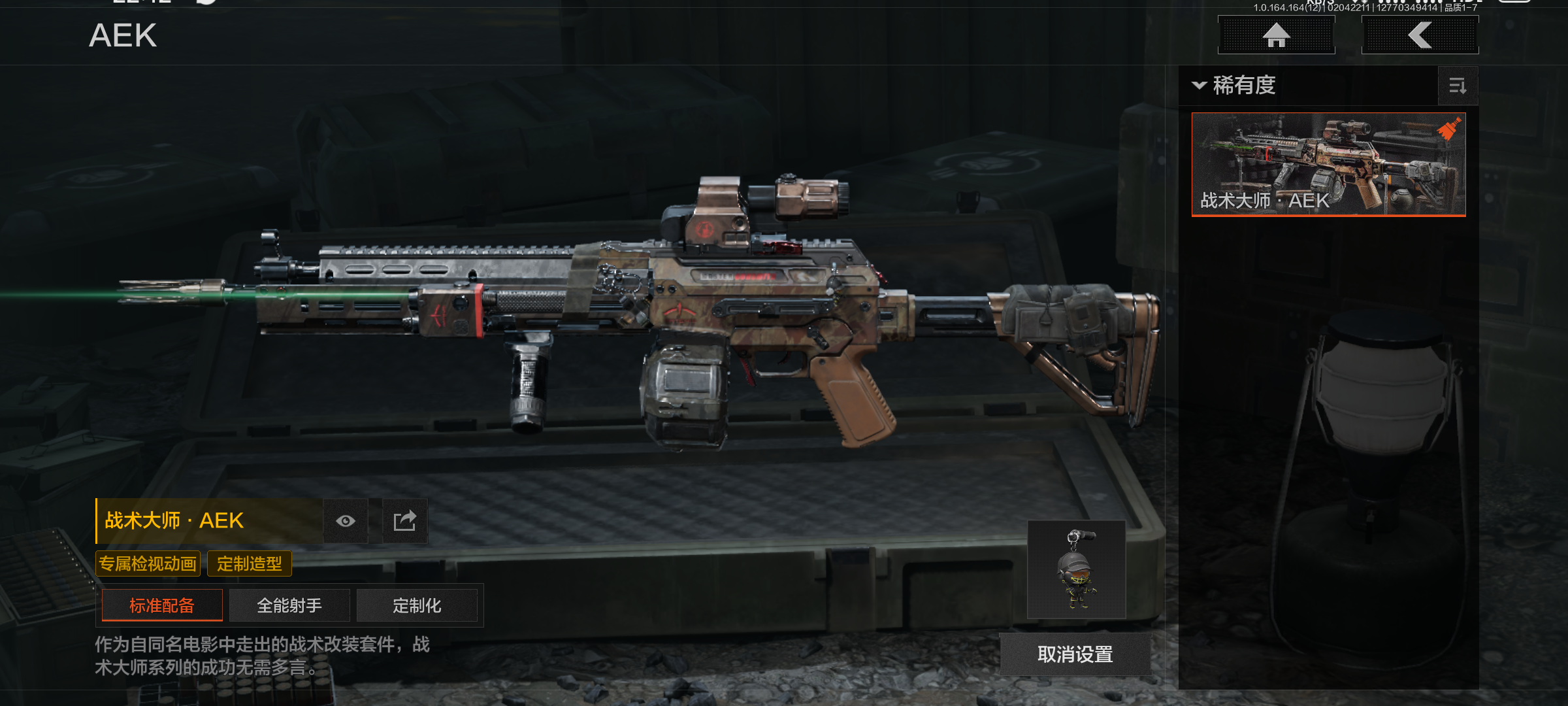1568x706 pixels.
Task: Click the 取消设置 button
Action: pos(1075,654)
